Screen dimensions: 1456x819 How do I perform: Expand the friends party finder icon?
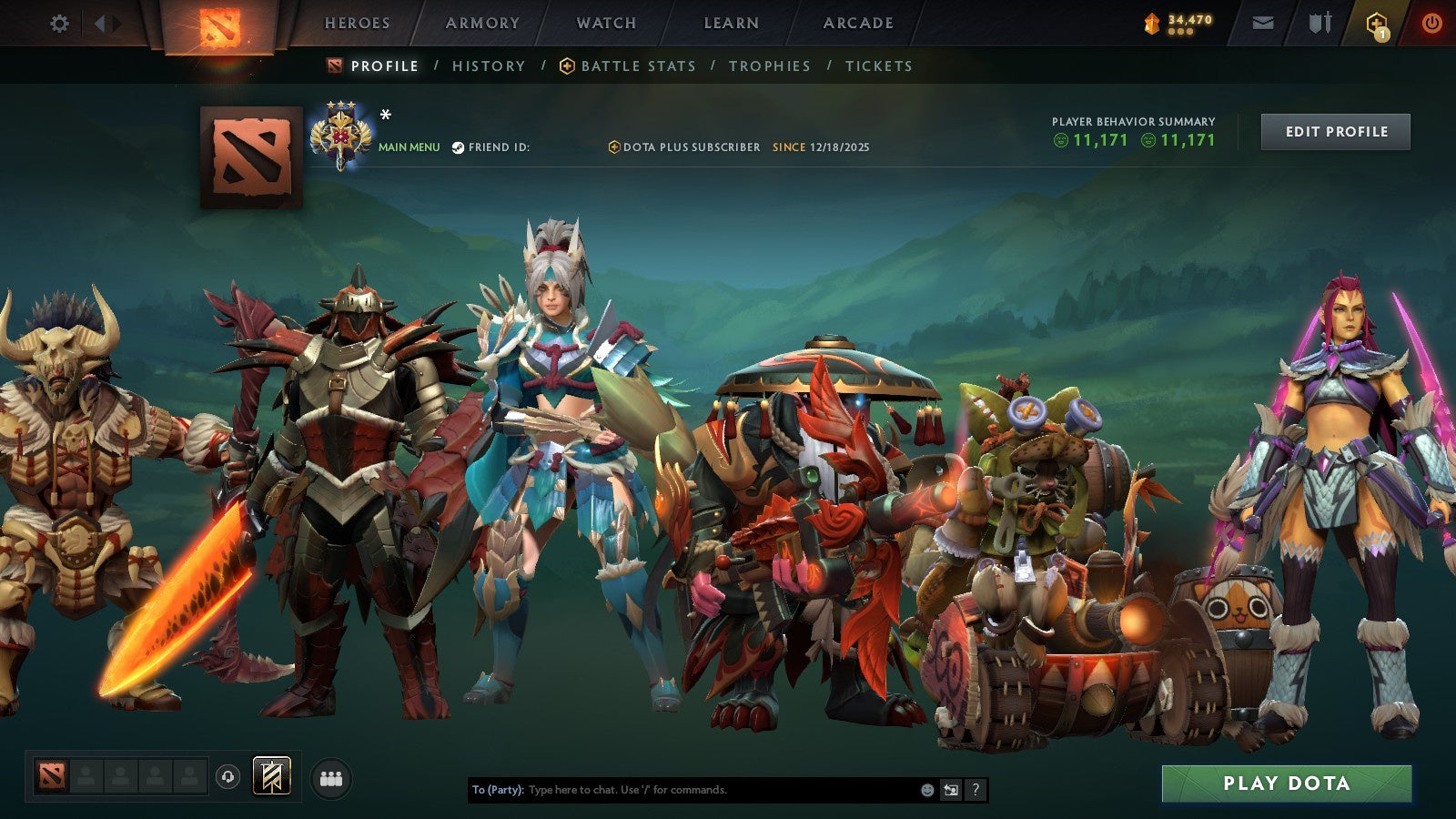point(332,775)
